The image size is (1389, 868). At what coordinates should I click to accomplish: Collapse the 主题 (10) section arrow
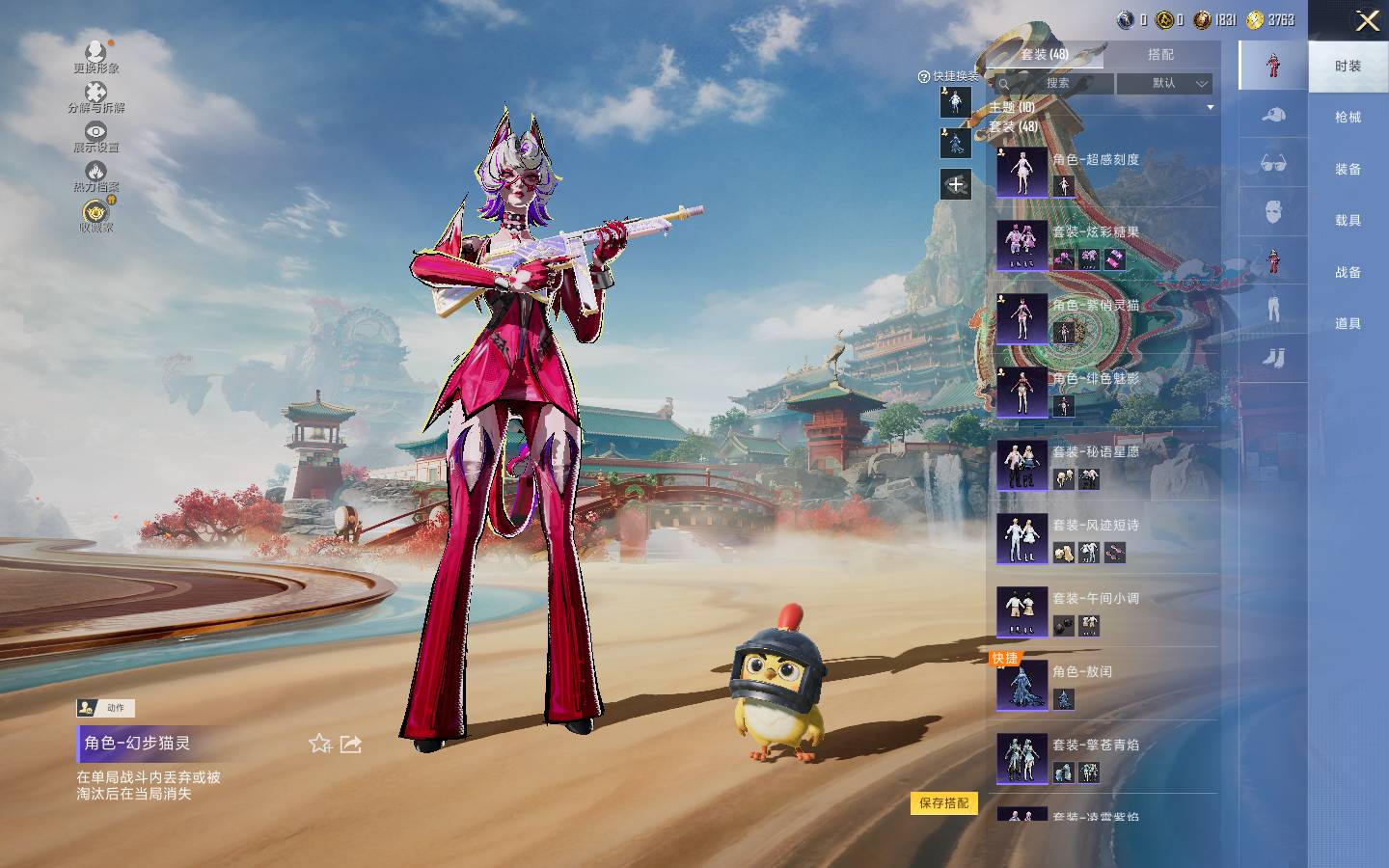[1210, 108]
